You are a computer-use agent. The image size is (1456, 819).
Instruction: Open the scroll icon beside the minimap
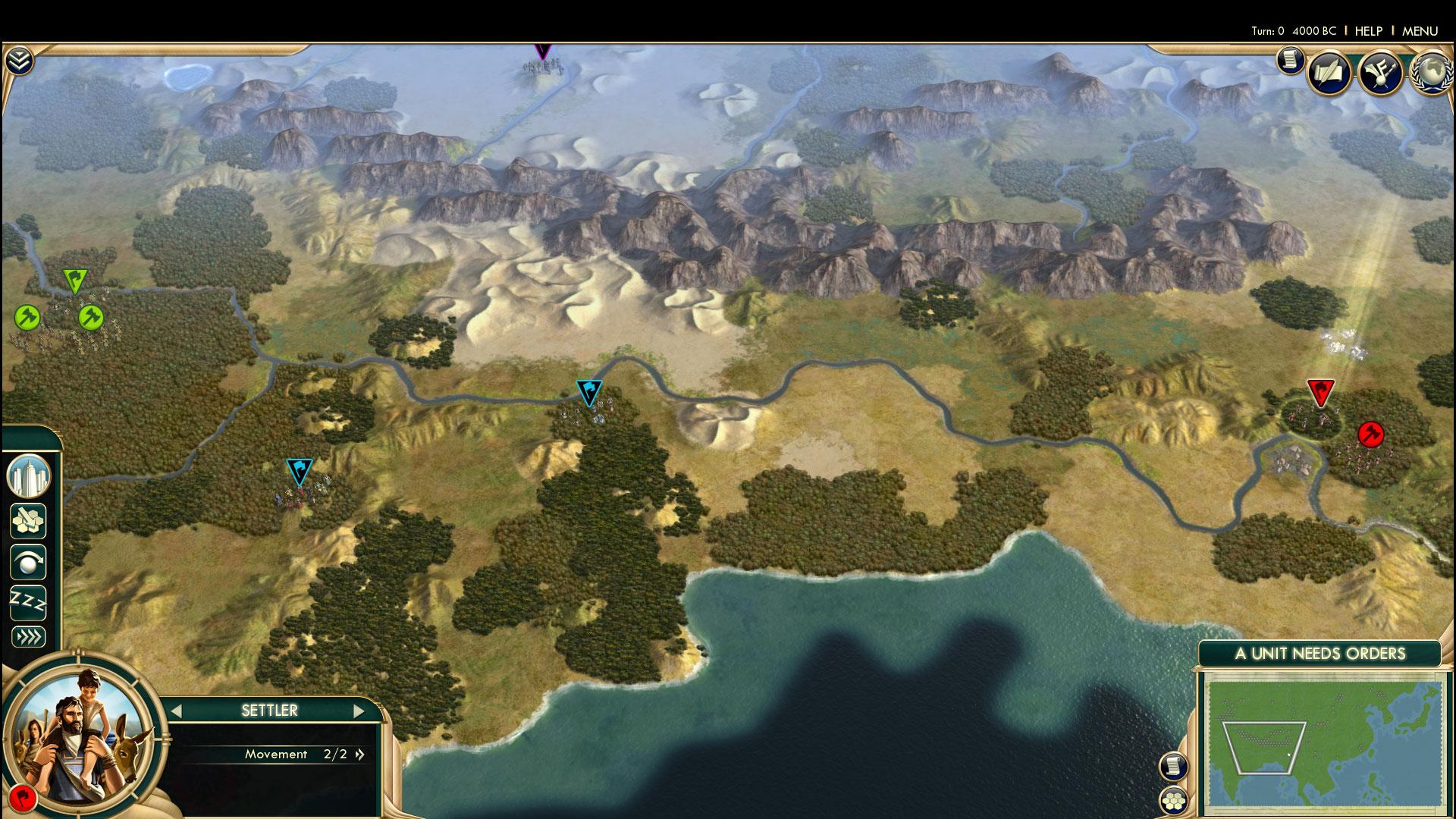click(1173, 766)
